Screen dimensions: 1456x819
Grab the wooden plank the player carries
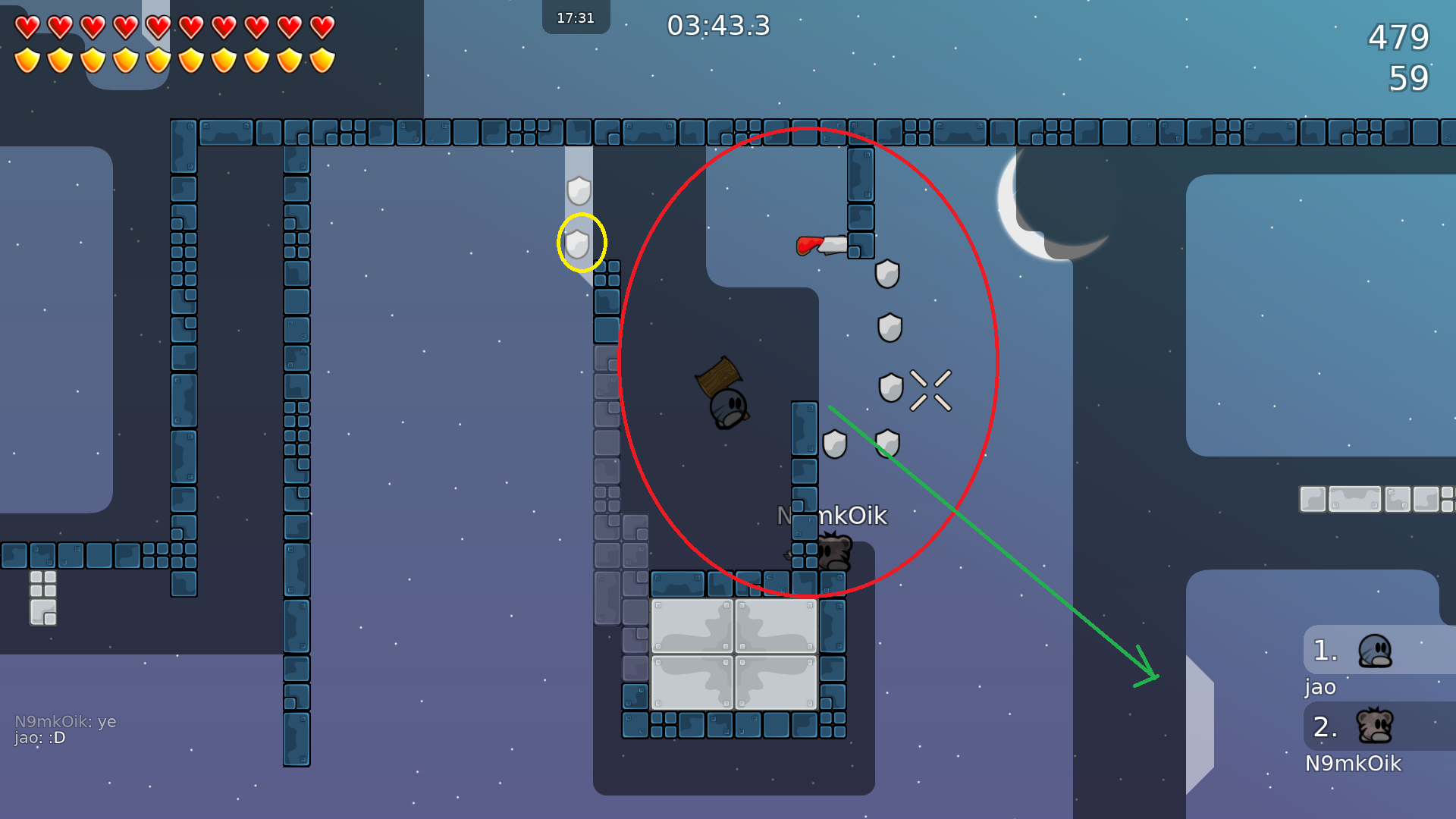tap(717, 377)
